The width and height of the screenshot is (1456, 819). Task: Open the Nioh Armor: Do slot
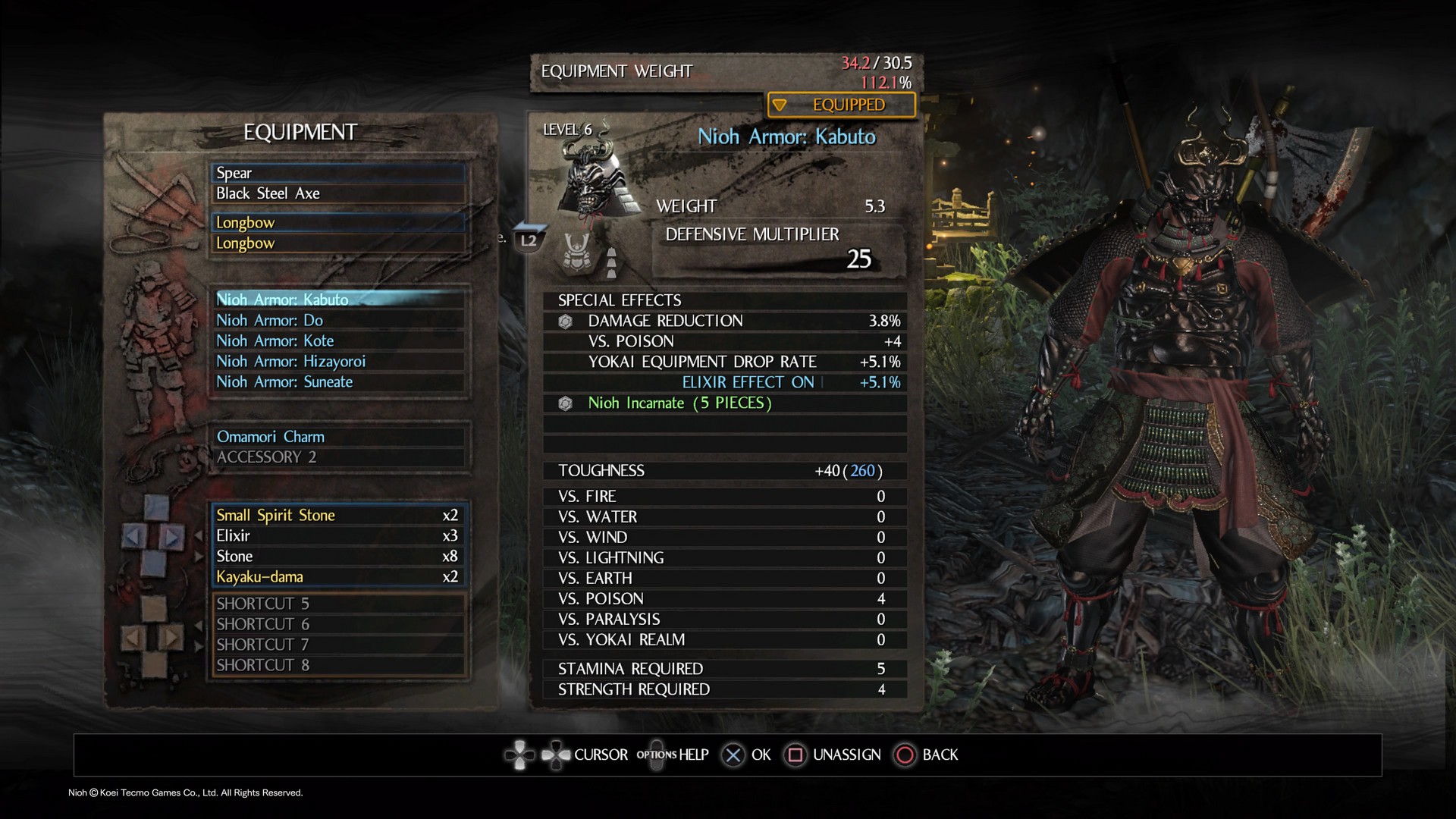338,320
